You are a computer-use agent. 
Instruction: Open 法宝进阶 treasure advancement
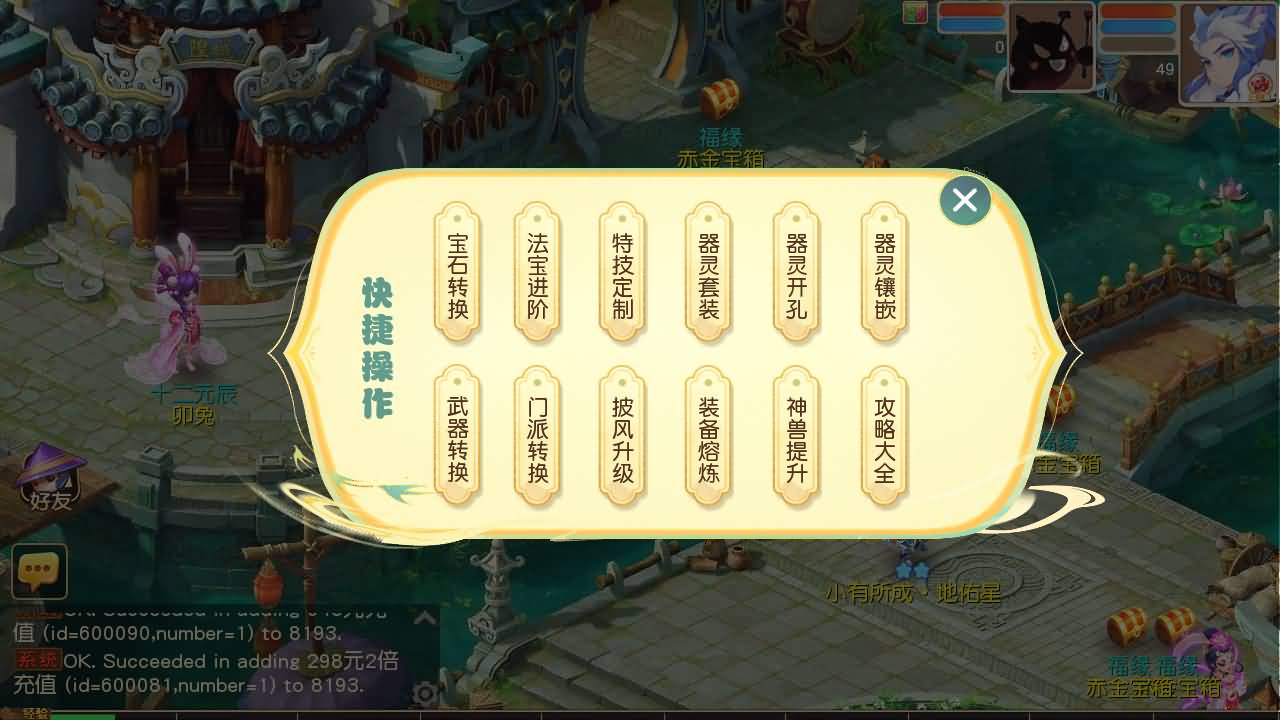point(536,272)
